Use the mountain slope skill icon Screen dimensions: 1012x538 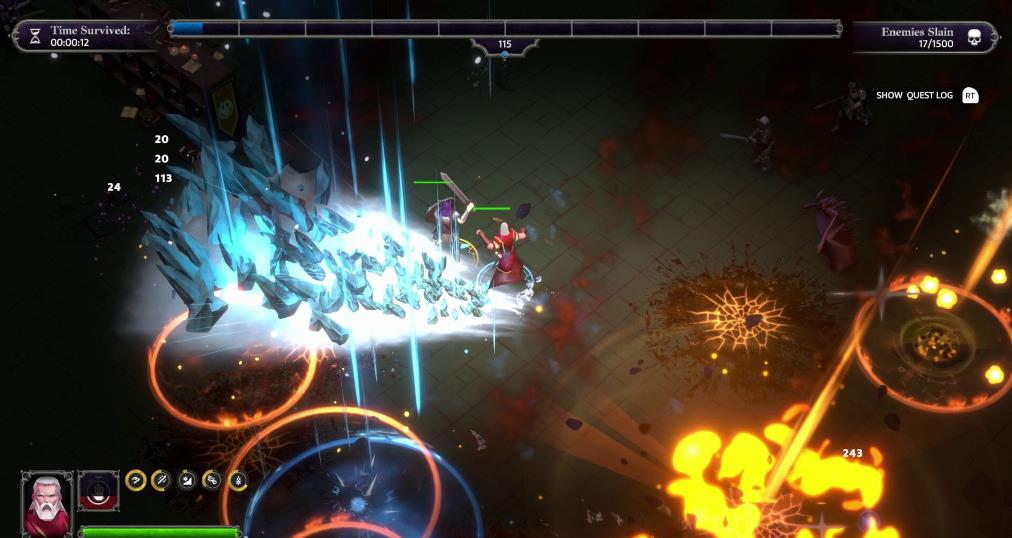pyautogui.click(x=187, y=481)
